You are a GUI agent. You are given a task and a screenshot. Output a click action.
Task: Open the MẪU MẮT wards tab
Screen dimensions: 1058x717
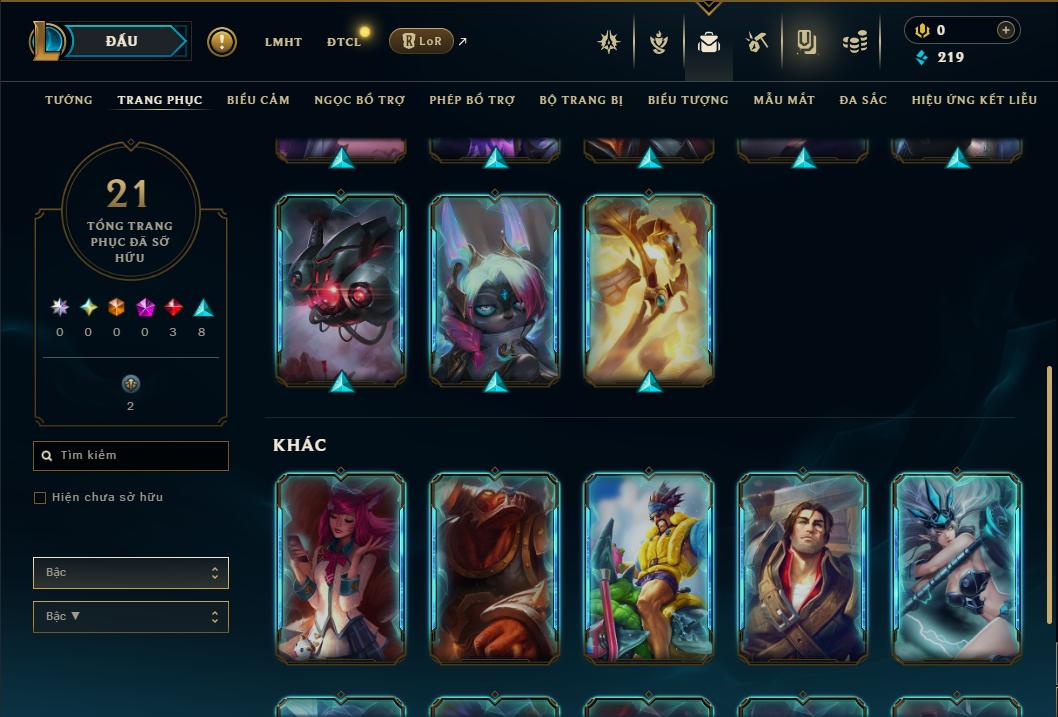tap(784, 100)
